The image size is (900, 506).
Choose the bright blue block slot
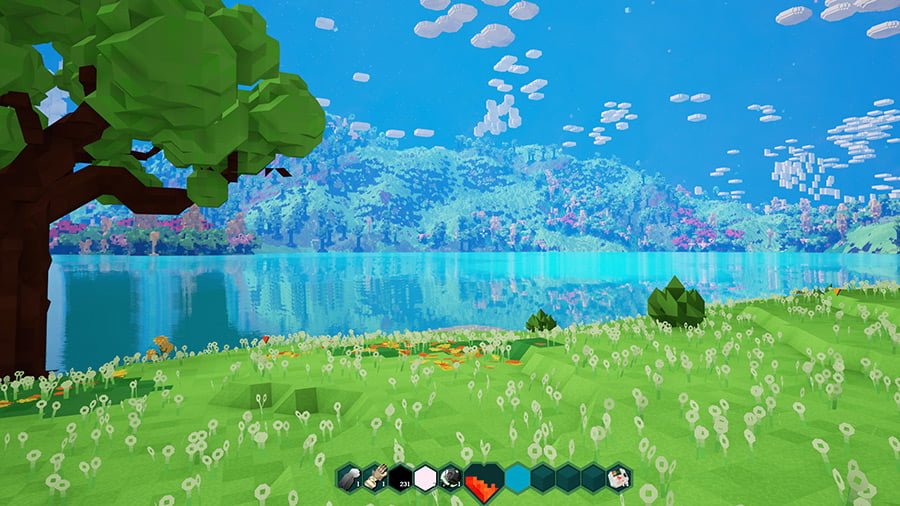coord(517,478)
